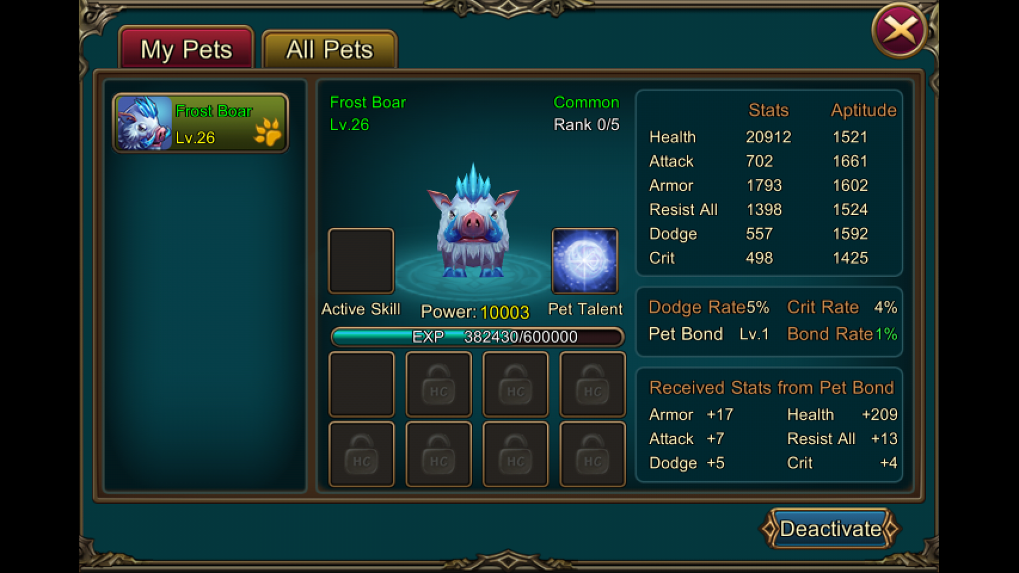This screenshot has height=573, width=1019.
Task: Click the Deactivate button
Action: (x=830, y=529)
